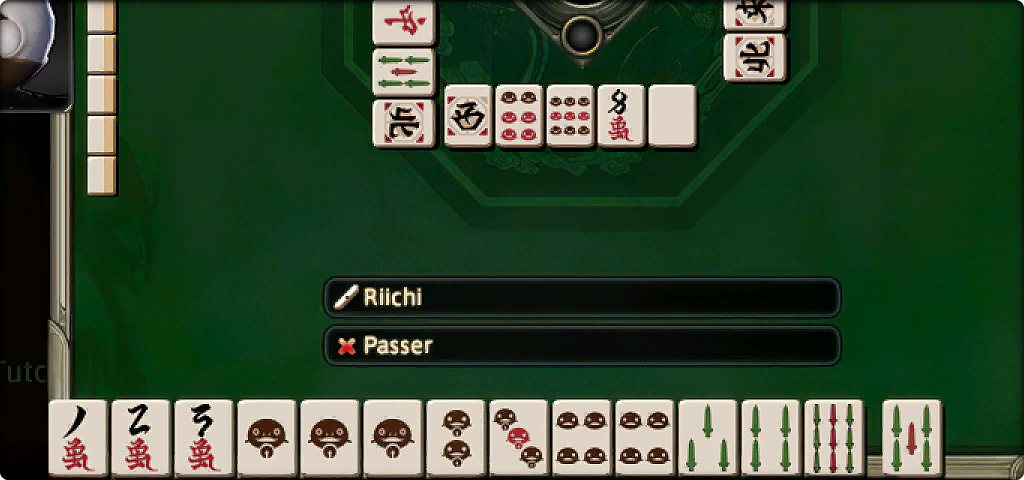Viewport: 1024px width, 480px height.
Task: Declare Riichi
Action: pos(582,297)
